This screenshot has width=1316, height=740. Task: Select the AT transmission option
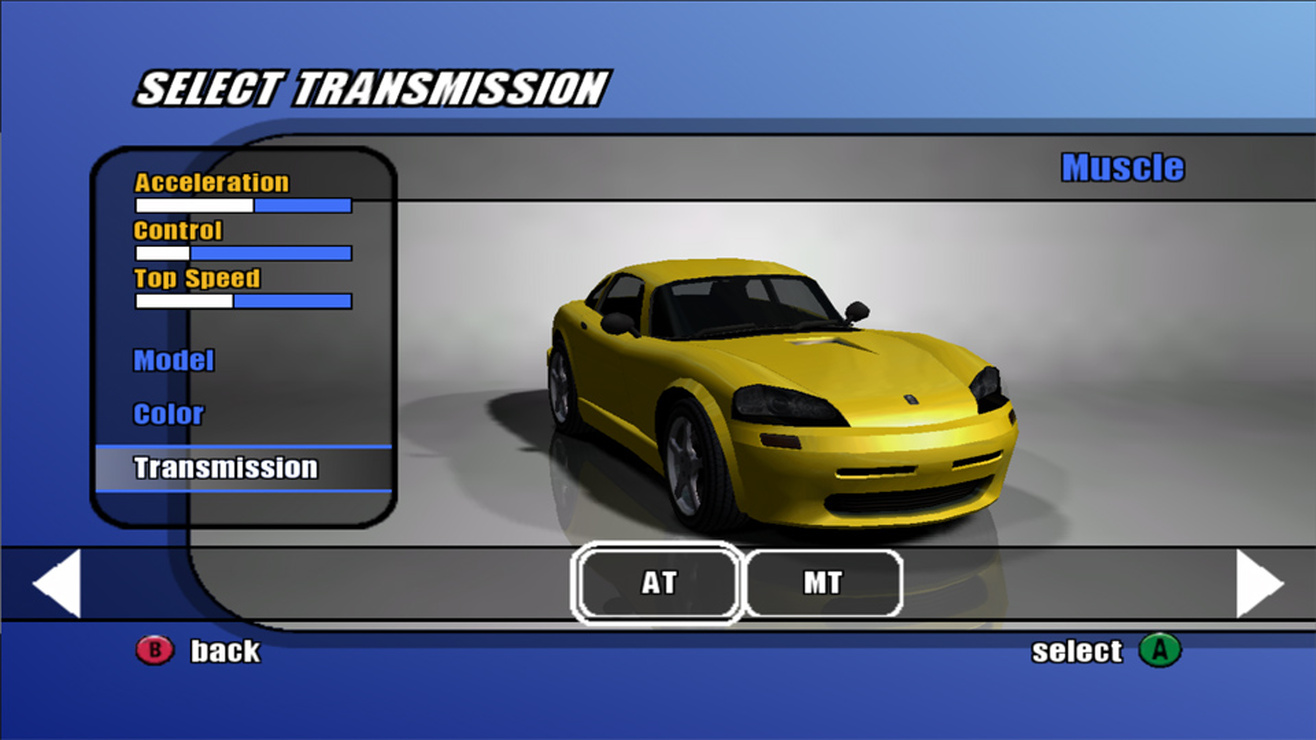pos(657,584)
